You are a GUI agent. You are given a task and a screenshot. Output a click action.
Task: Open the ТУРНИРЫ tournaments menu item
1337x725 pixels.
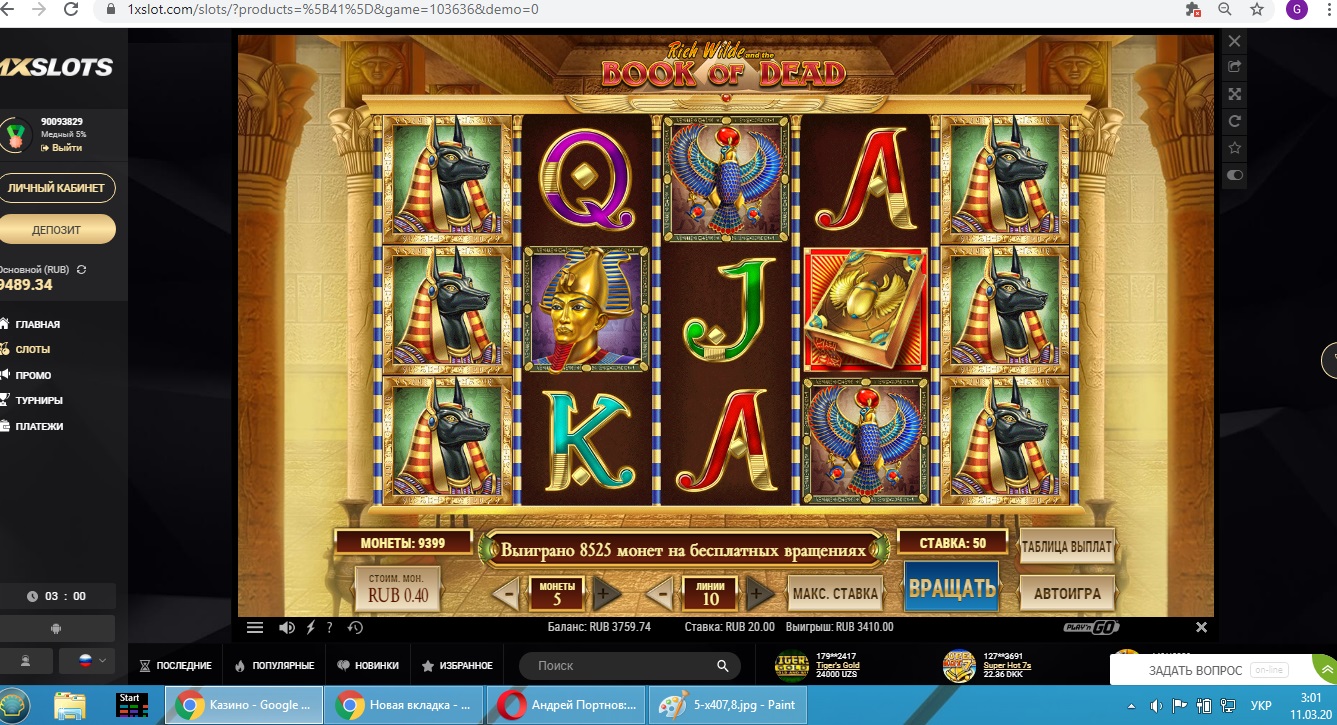pyautogui.click(x=39, y=400)
